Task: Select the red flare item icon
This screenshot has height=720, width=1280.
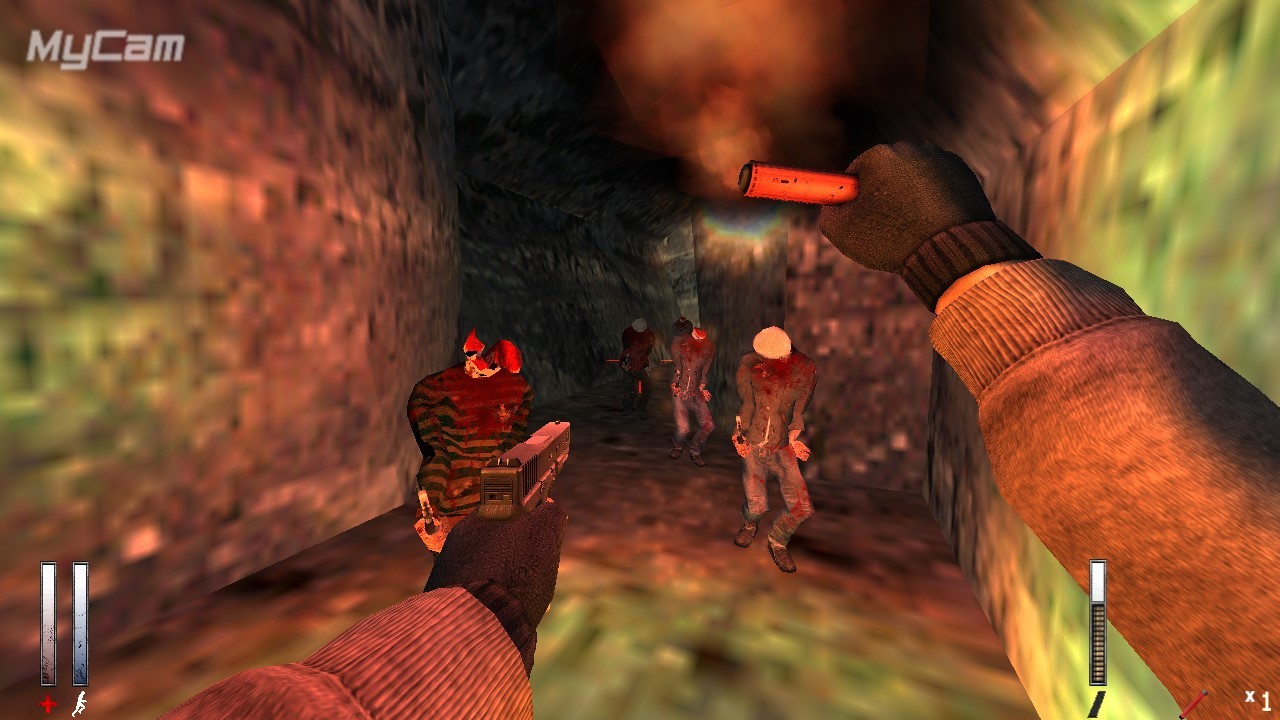Action: click(1195, 704)
